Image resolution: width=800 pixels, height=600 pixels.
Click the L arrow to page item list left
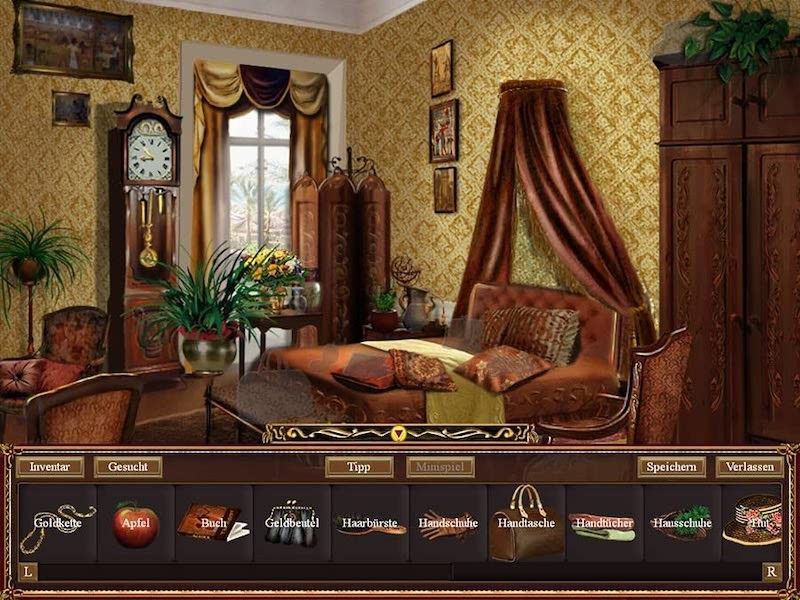(28, 571)
